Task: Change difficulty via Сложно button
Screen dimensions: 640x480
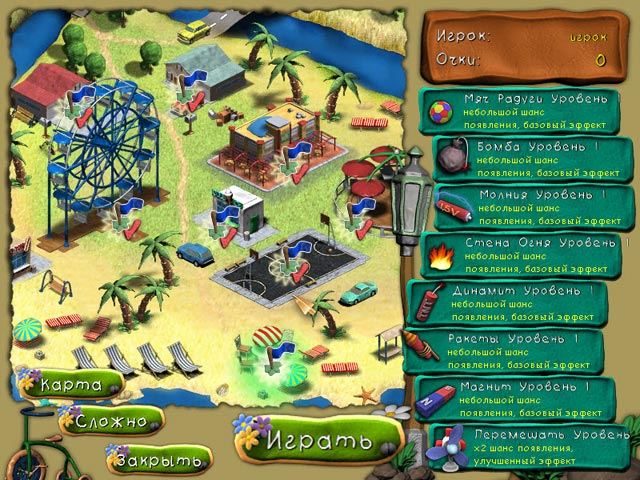Action: 114,421
